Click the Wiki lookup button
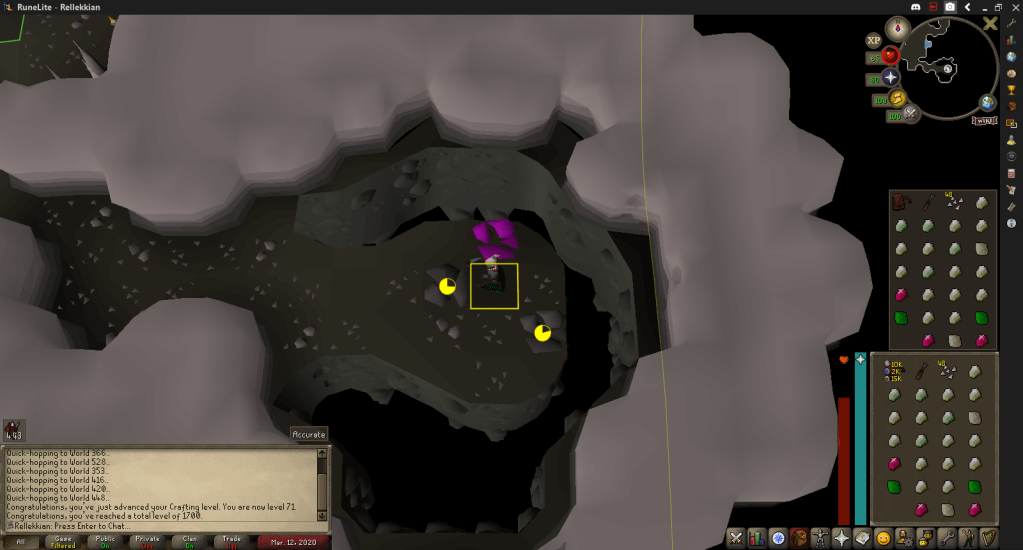The width and height of the screenshot is (1023, 550). (x=984, y=120)
